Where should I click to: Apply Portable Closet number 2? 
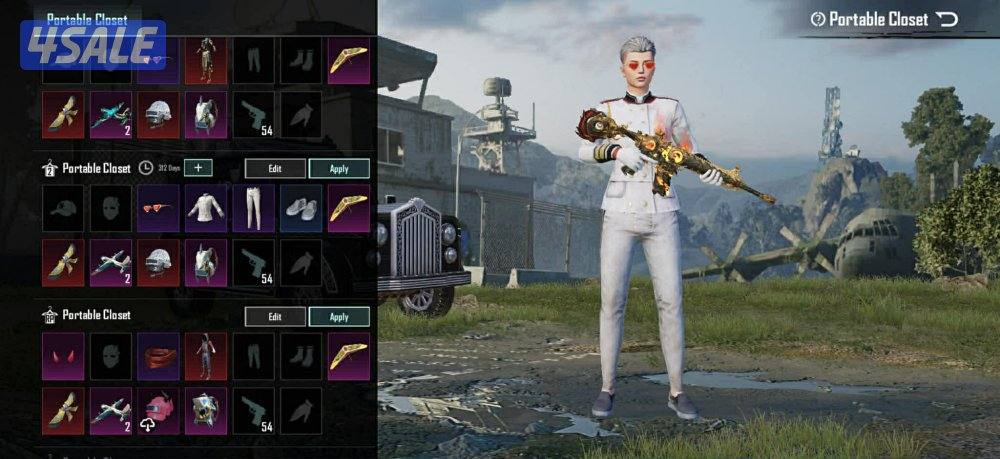click(x=339, y=168)
